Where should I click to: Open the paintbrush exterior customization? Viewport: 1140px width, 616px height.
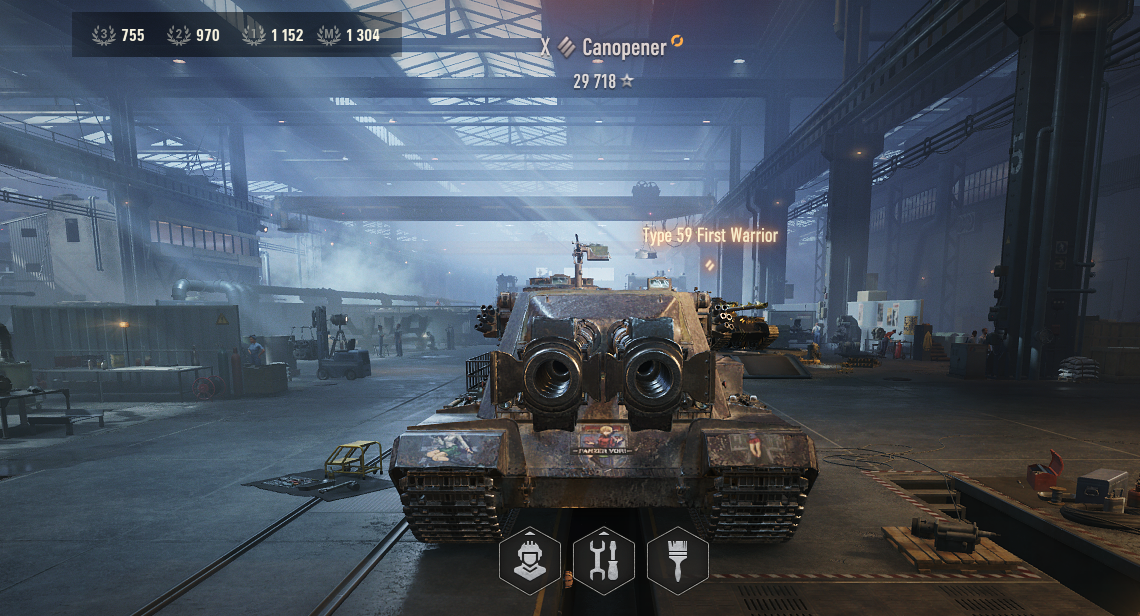(677, 561)
